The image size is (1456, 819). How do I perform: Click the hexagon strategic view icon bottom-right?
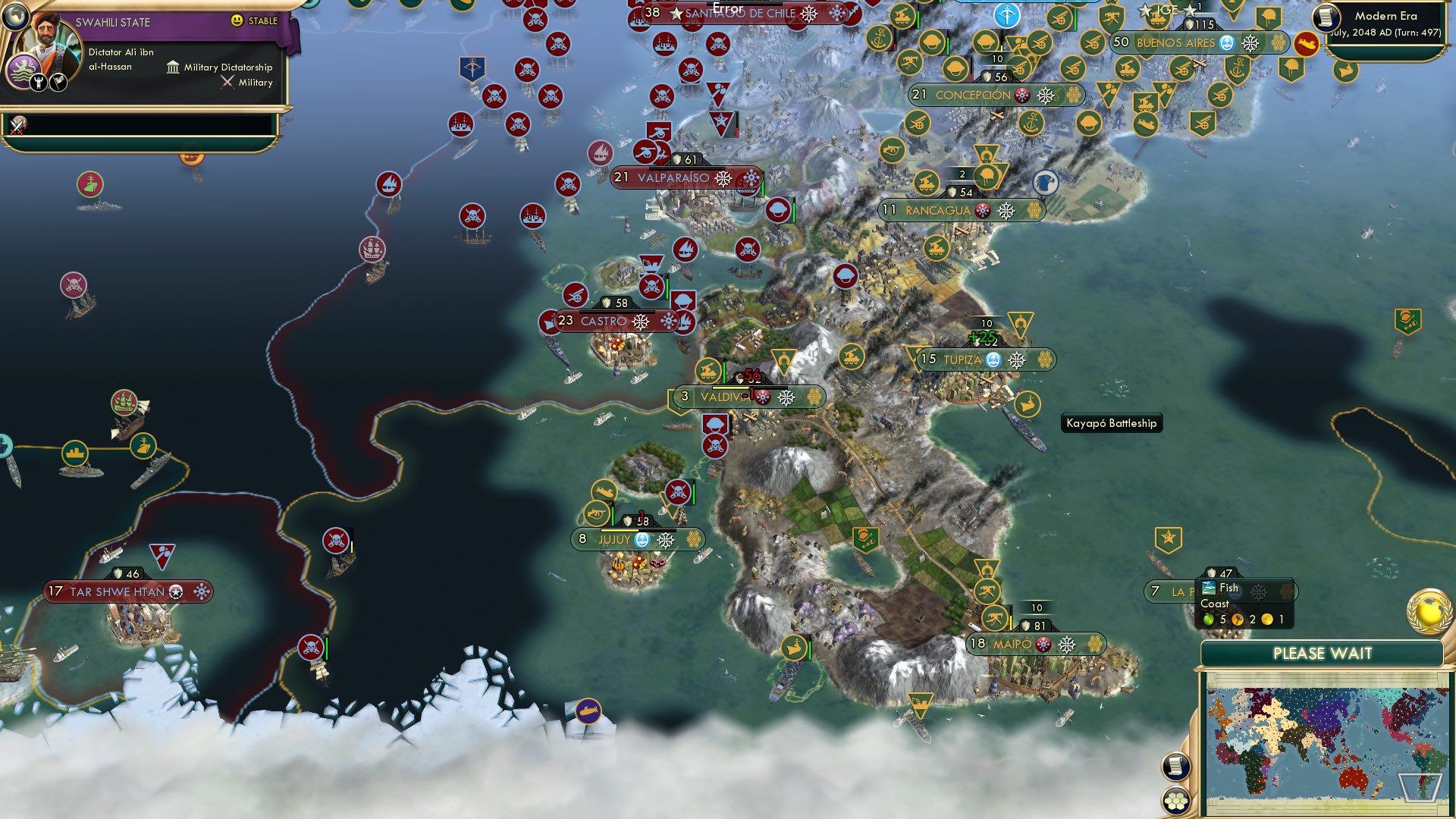pos(1175,802)
